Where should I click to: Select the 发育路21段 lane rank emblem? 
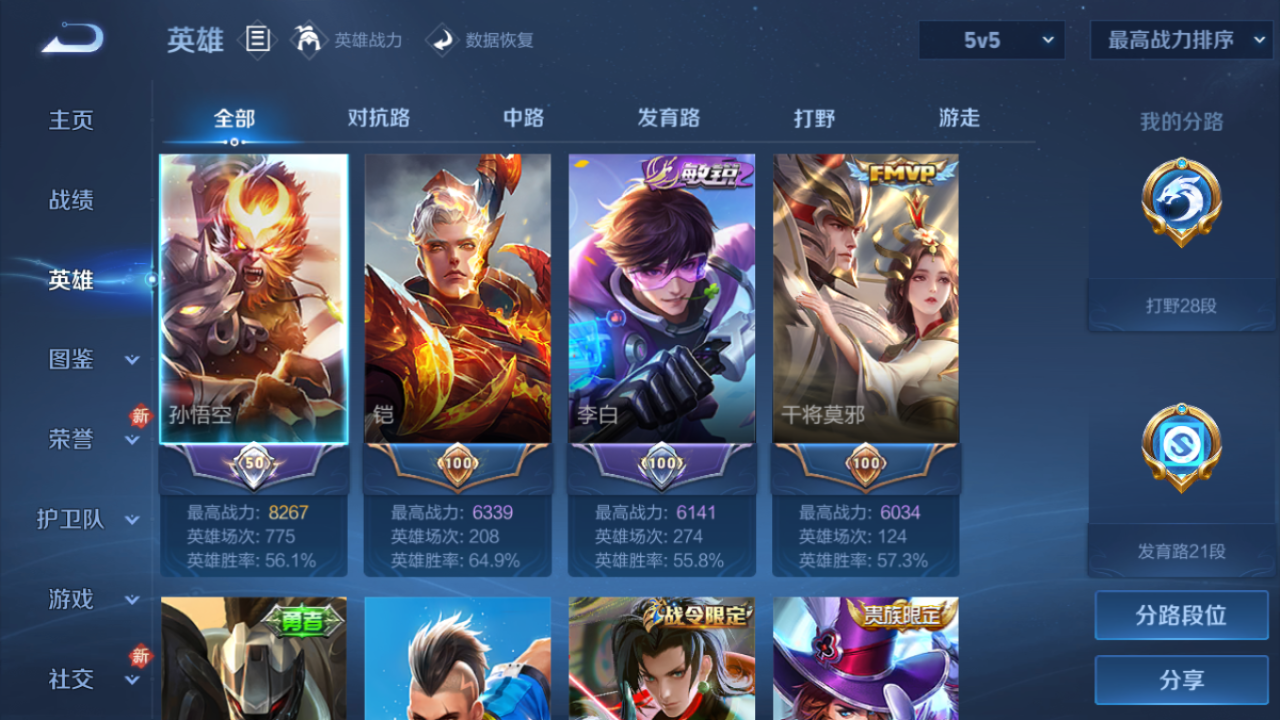pyautogui.click(x=1180, y=448)
